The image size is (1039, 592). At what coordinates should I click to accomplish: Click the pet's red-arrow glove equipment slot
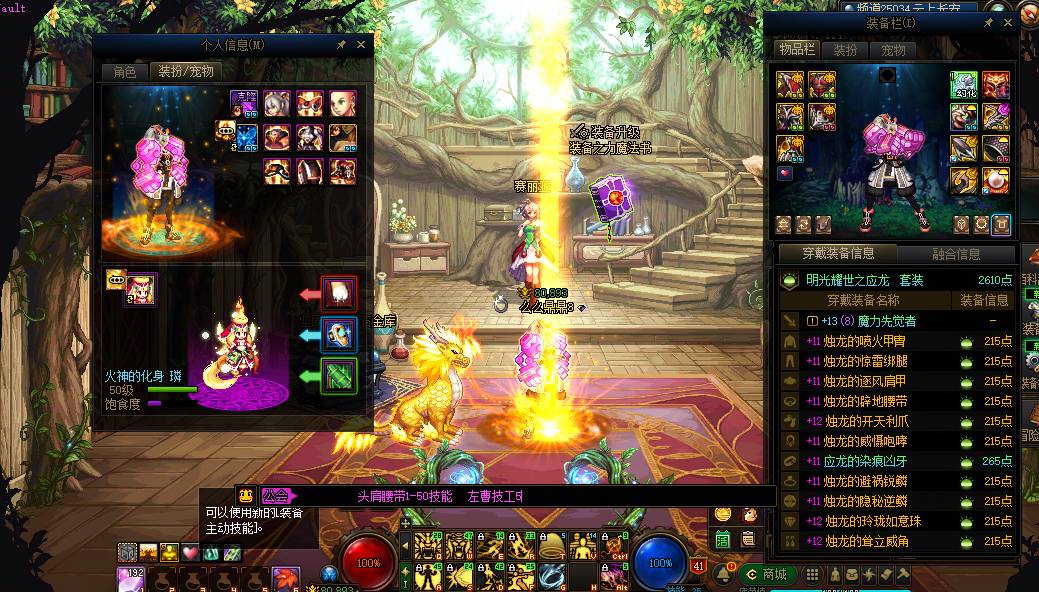(x=338, y=294)
